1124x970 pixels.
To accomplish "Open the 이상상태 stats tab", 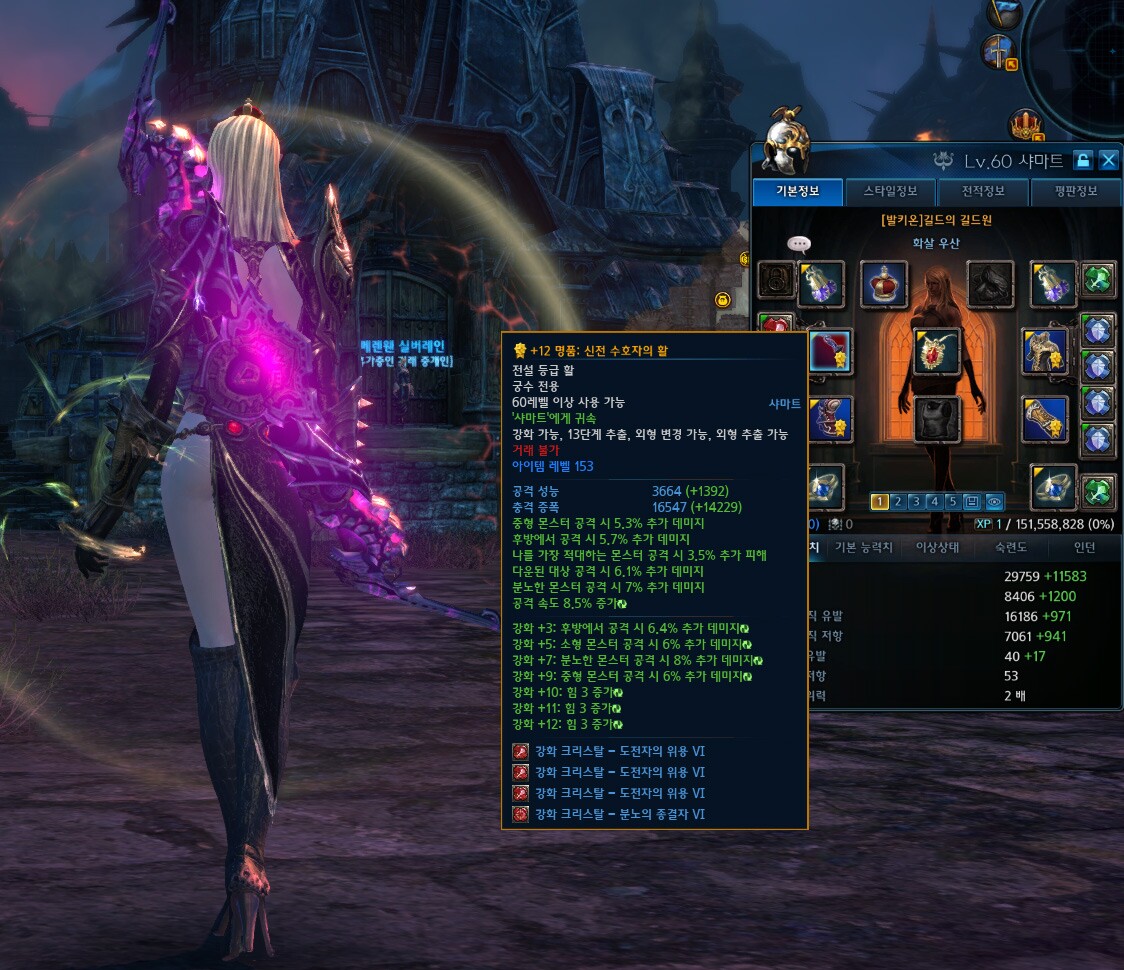I will (x=939, y=547).
